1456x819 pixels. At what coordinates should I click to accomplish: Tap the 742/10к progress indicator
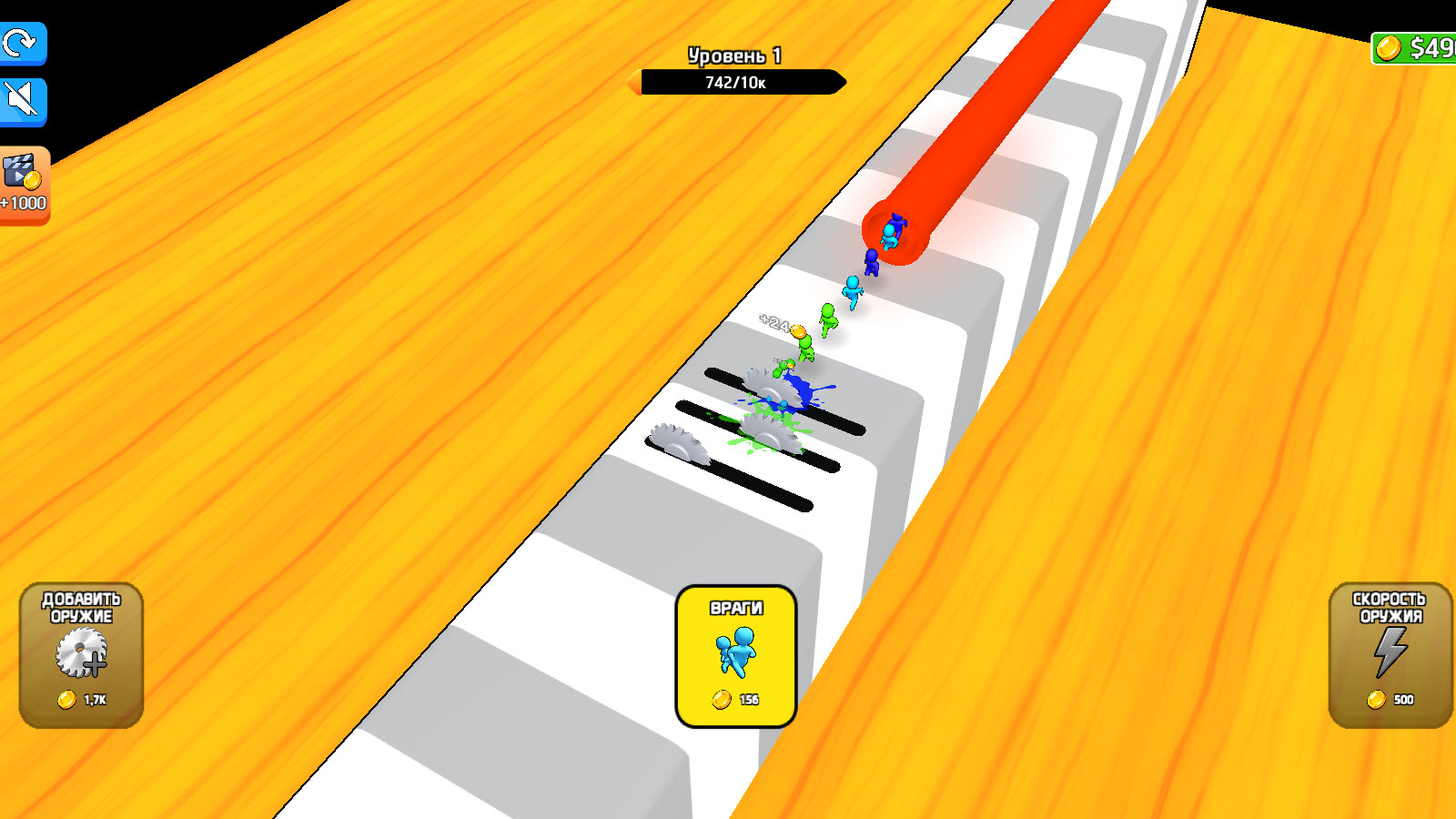pos(735,85)
